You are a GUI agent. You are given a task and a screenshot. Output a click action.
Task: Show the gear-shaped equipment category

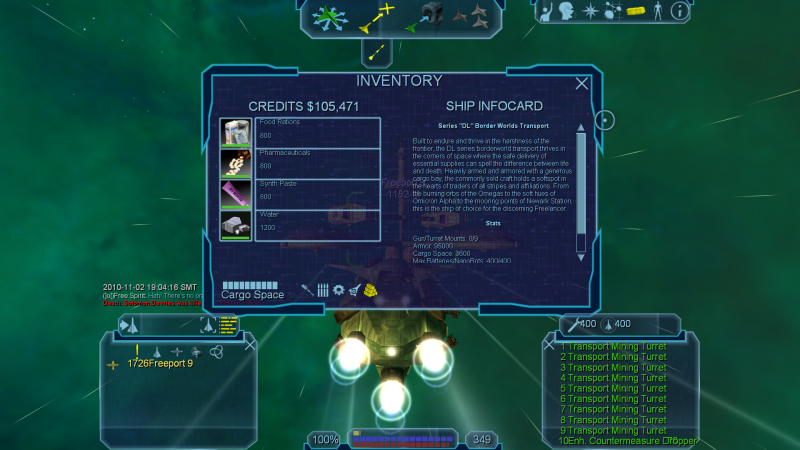click(339, 290)
